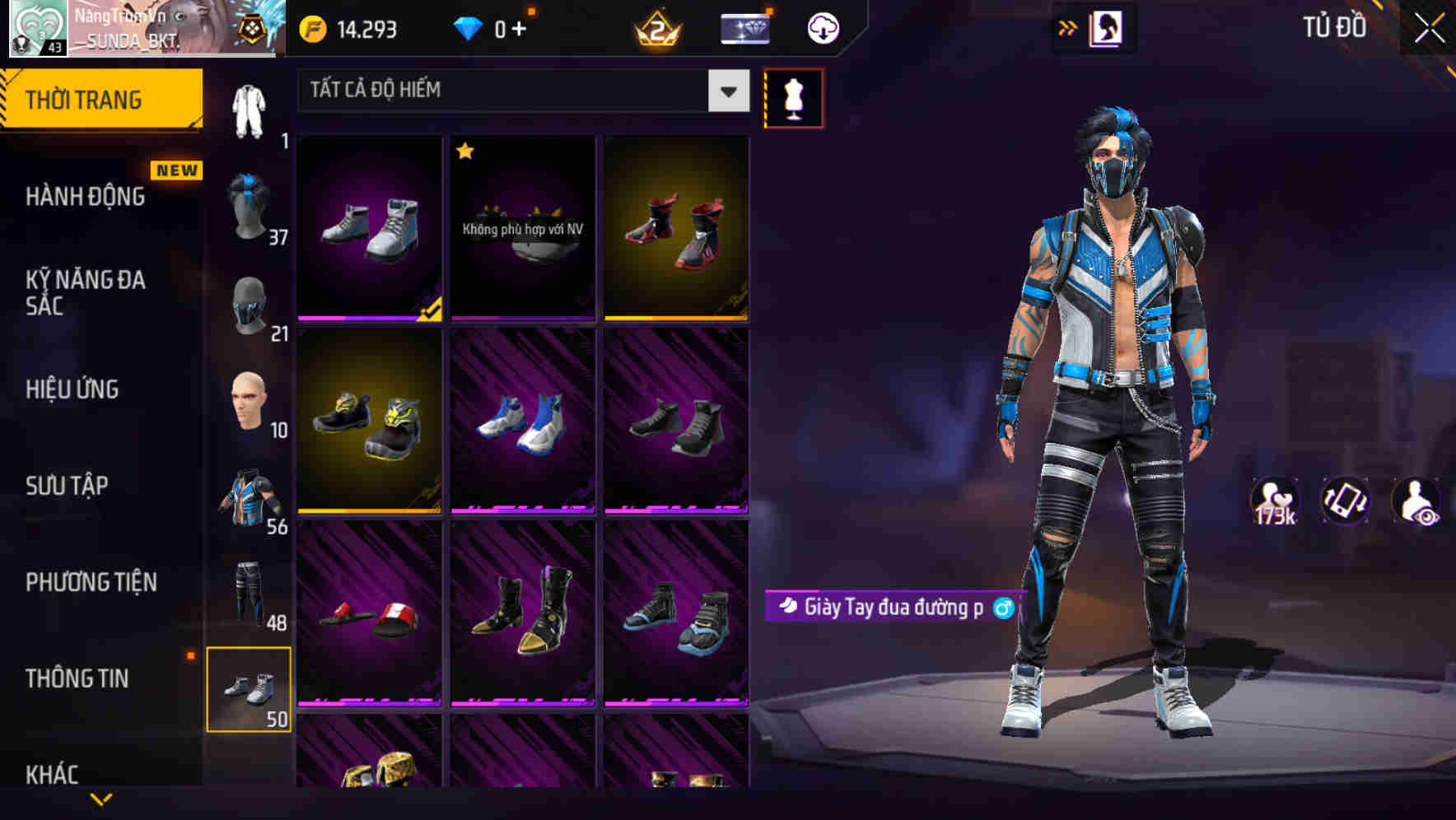Image resolution: width=1456 pixels, height=820 pixels.
Task: Open the TẤT CẢ ĐỘ HIẾM rarity dropdown
Action: point(519,91)
